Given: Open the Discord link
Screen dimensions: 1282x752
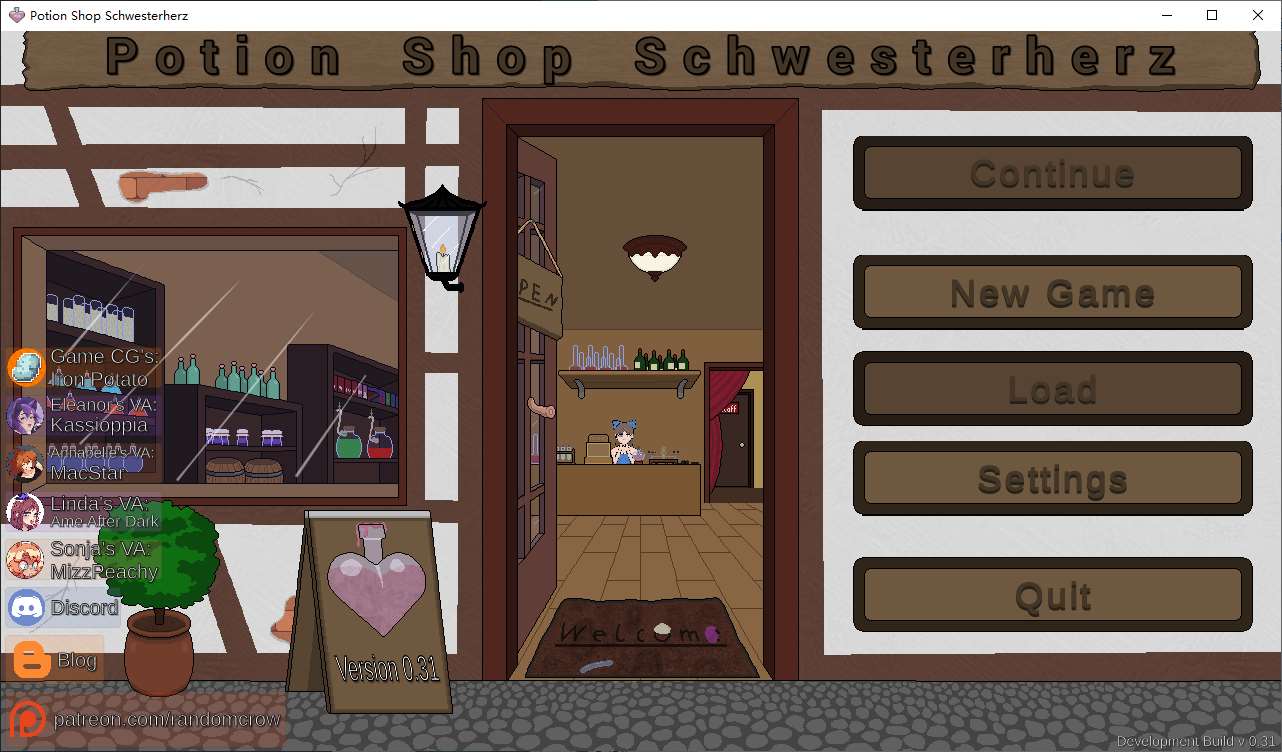Looking at the screenshot, I should pyautogui.click(x=64, y=607).
